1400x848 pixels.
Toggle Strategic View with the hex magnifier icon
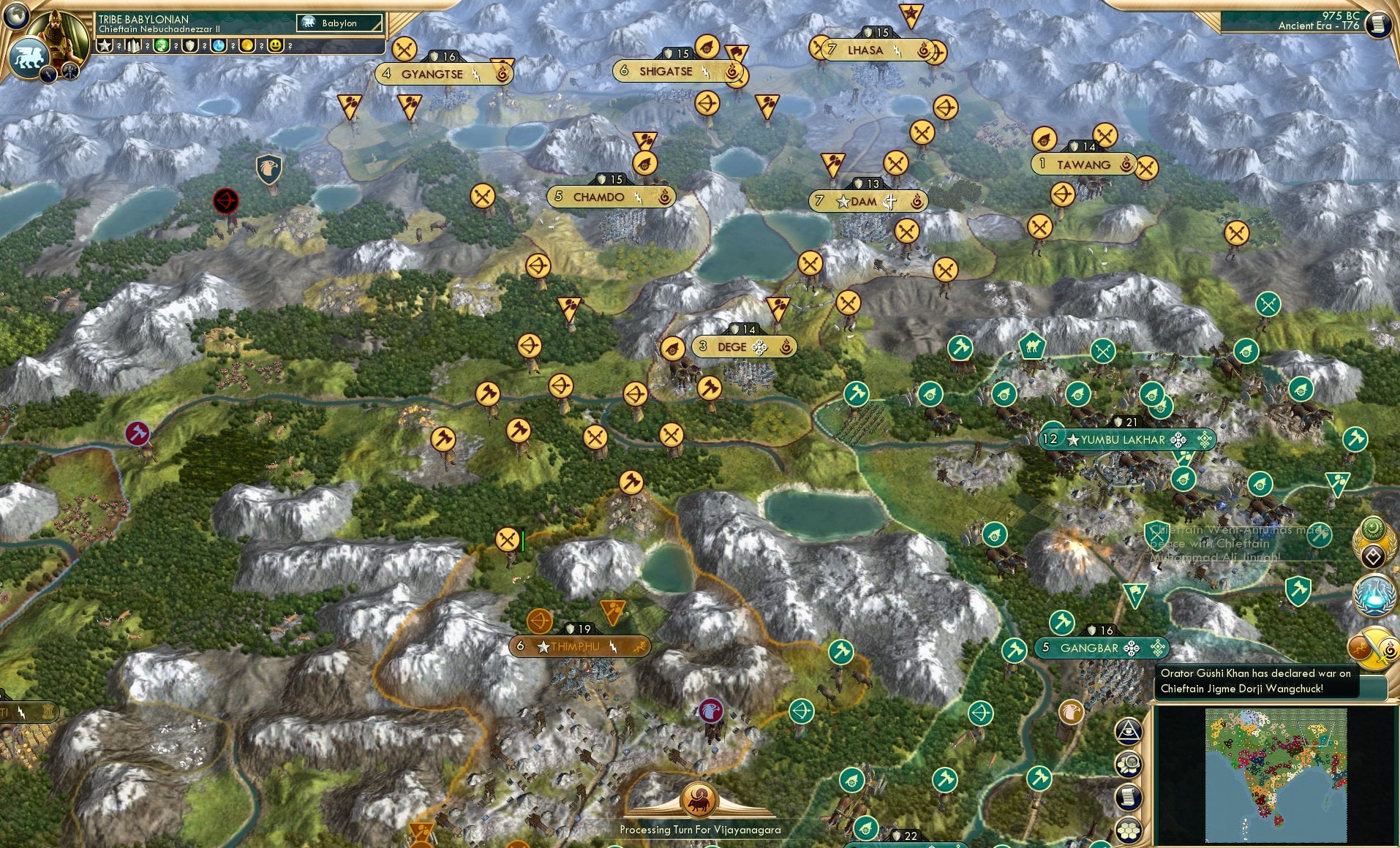pyautogui.click(x=1129, y=763)
